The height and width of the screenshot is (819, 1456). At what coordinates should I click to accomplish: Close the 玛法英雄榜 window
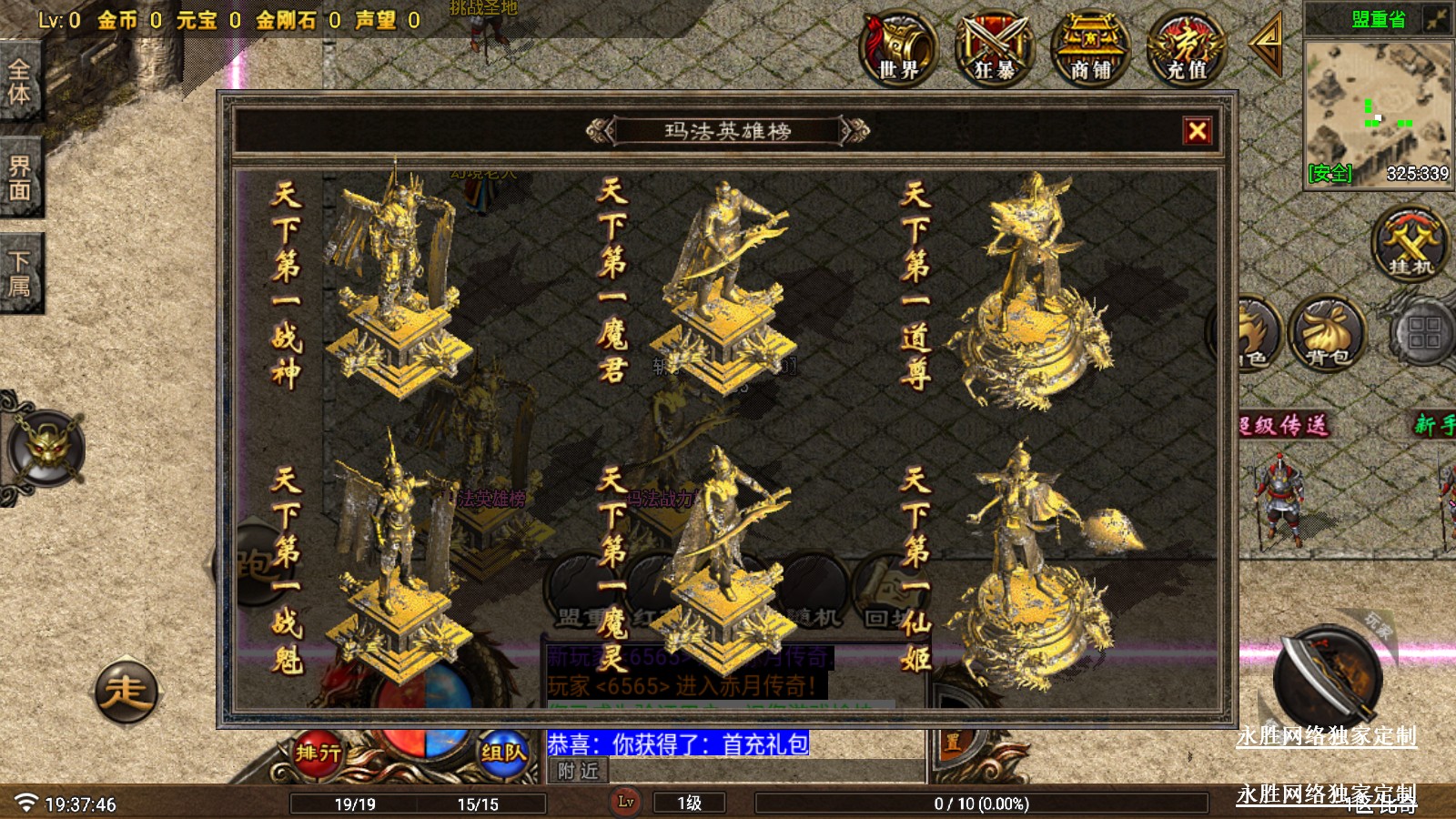[x=1197, y=131]
